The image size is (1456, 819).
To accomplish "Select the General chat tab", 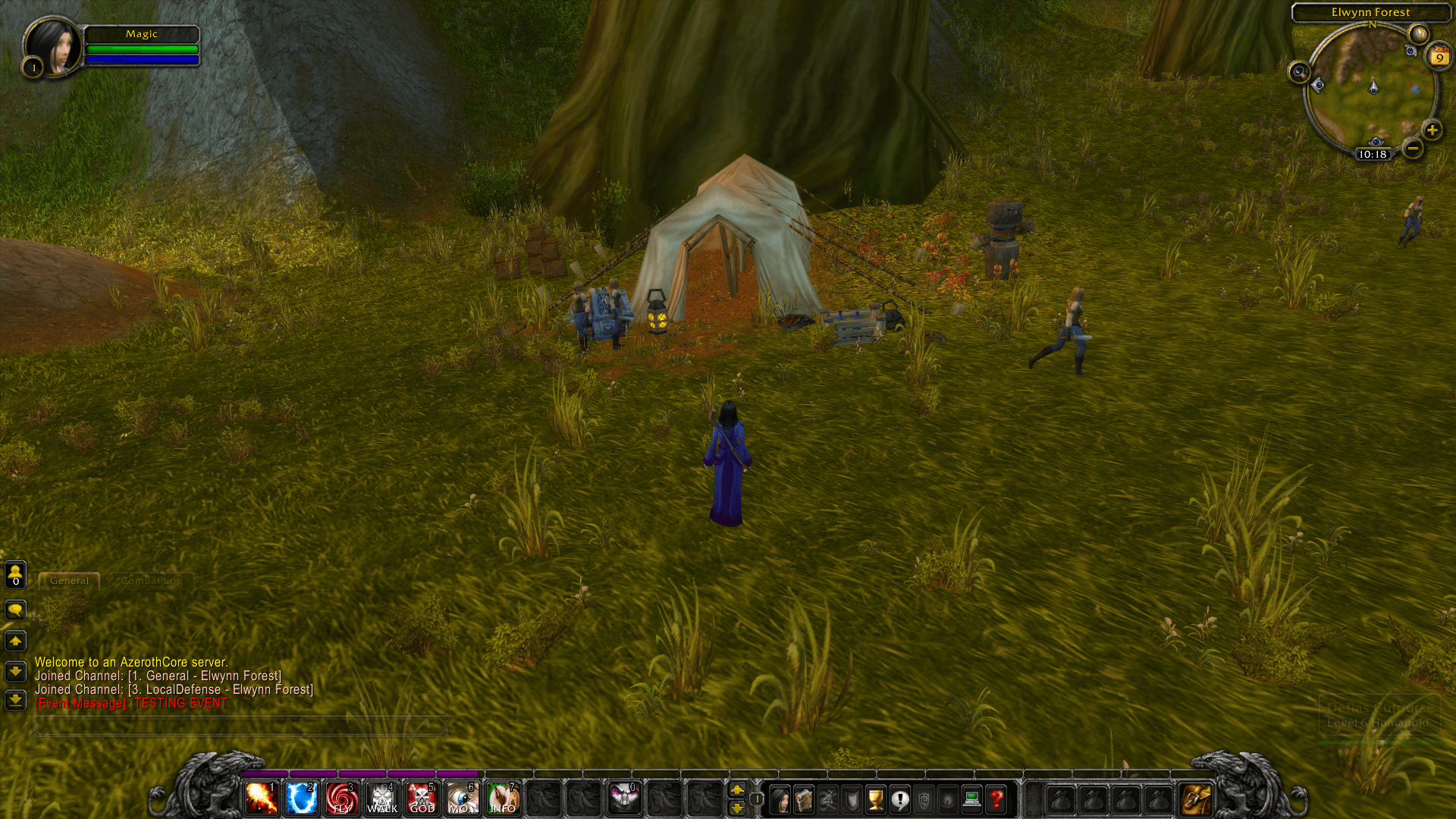I will pos(68,581).
